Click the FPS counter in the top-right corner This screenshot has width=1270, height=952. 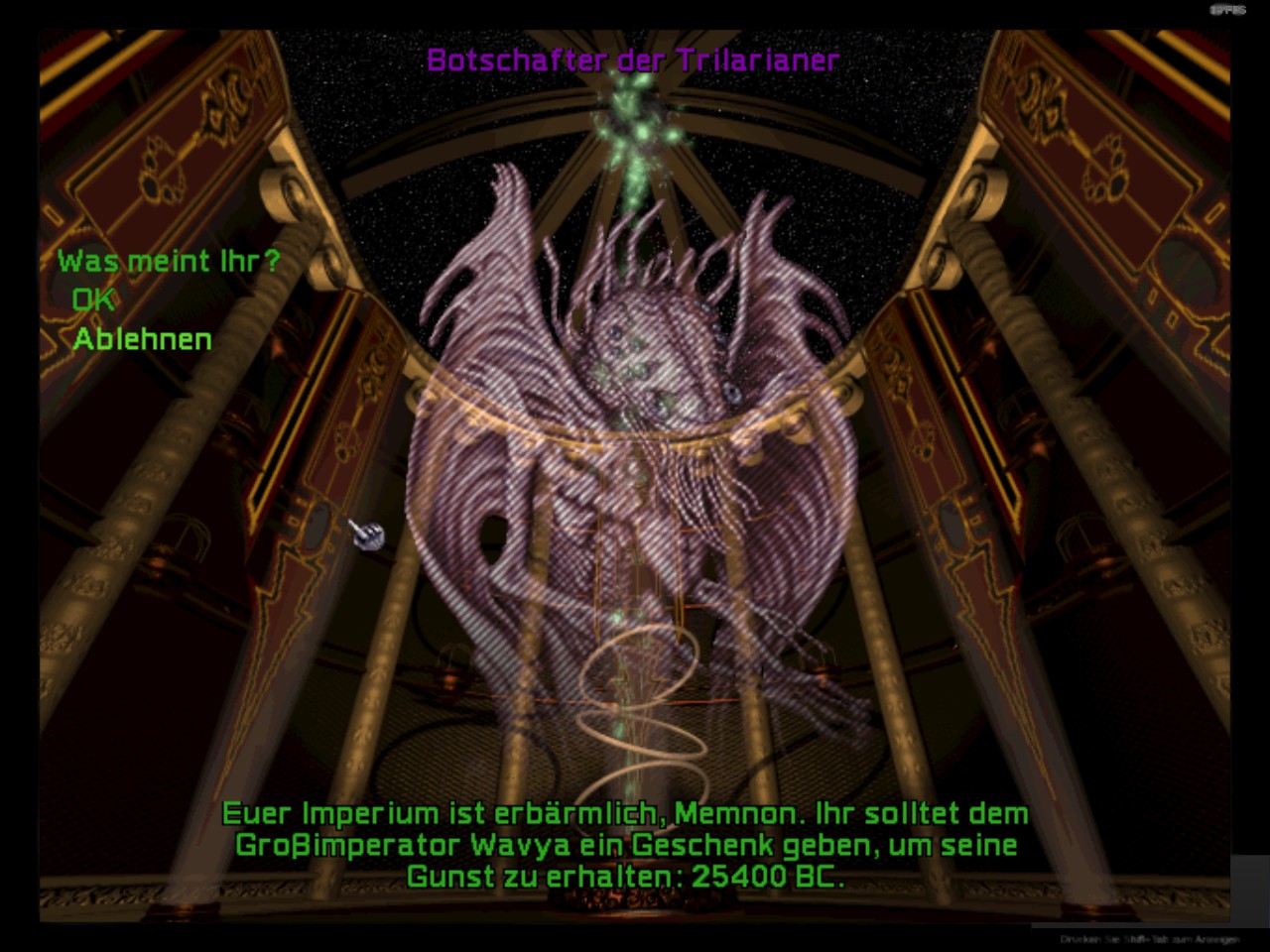pos(1226,8)
